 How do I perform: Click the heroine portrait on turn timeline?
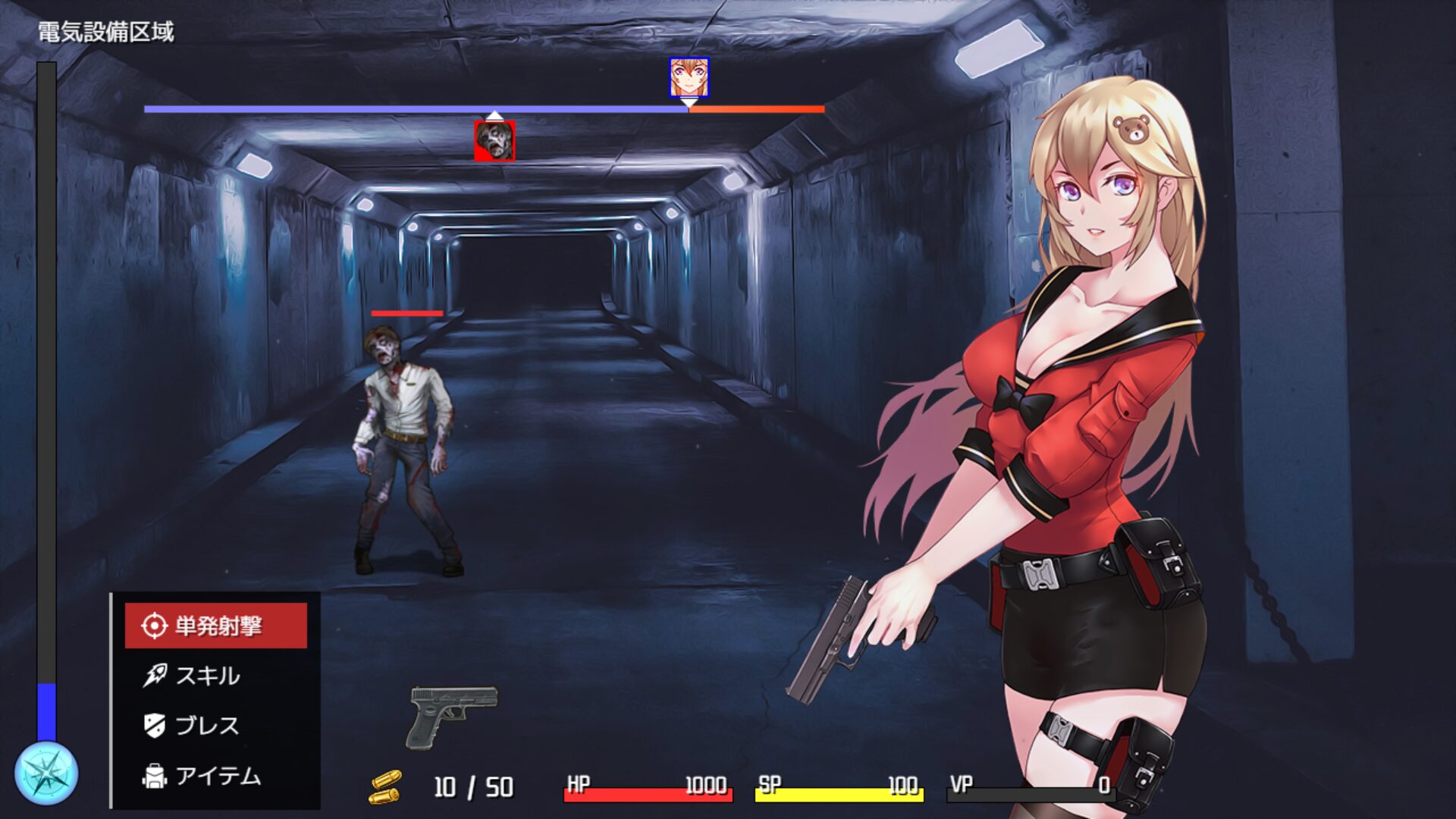click(x=689, y=77)
